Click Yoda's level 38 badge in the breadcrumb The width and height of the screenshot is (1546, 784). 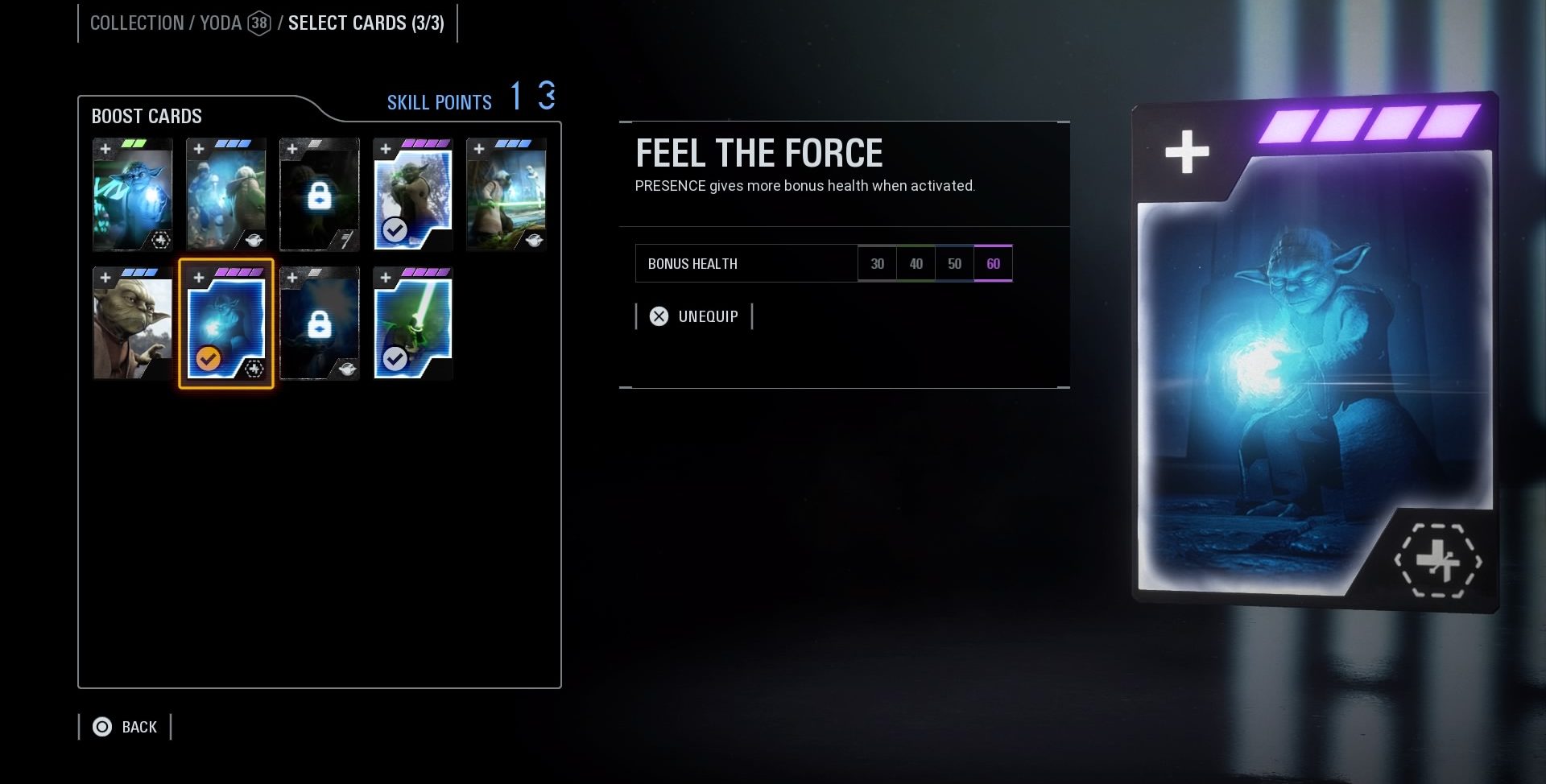pos(257,23)
